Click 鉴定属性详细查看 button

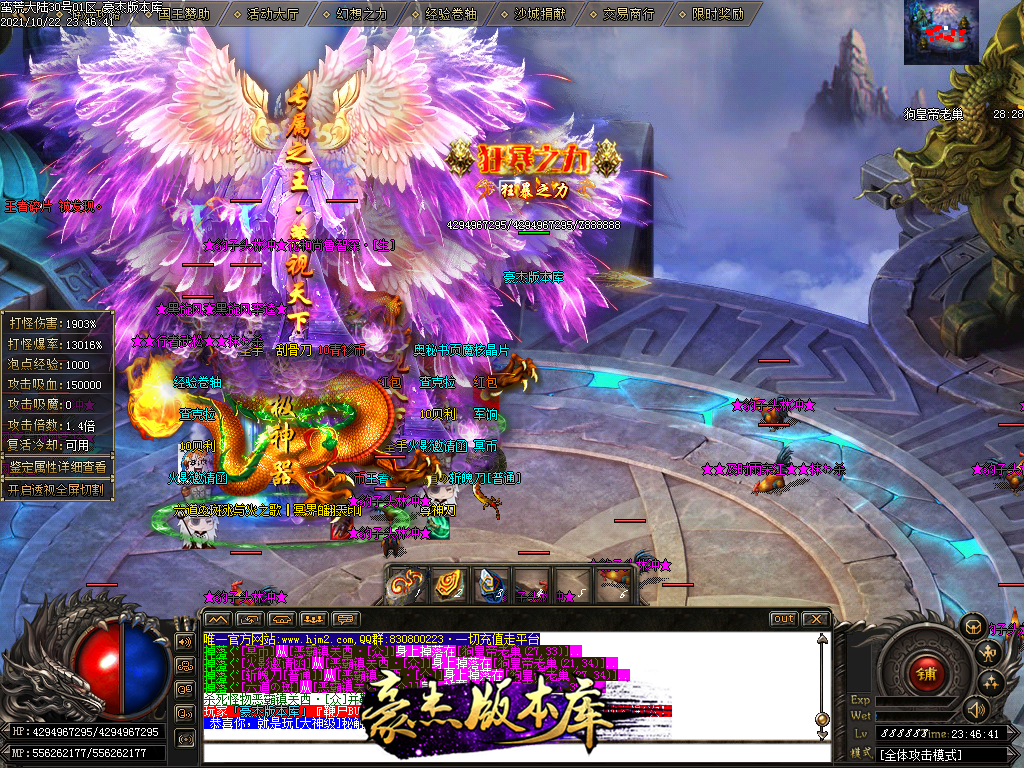[x=57, y=466]
